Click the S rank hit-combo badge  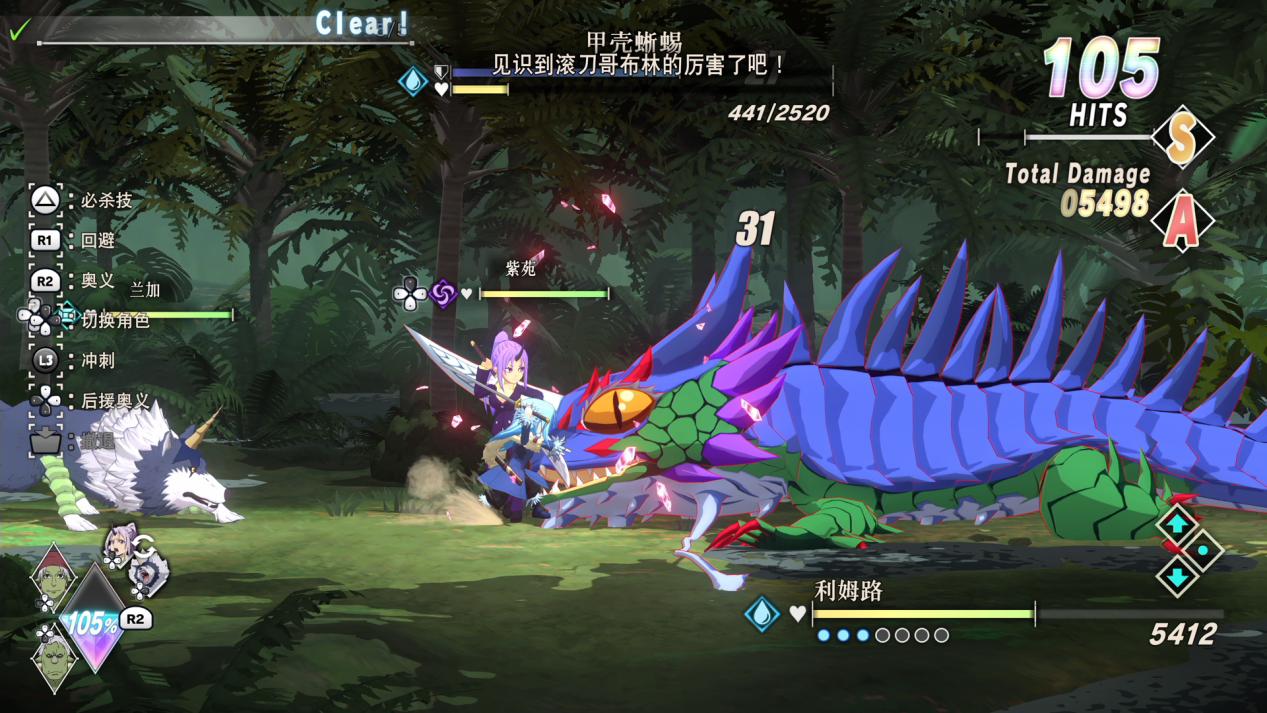(1182, 137)
